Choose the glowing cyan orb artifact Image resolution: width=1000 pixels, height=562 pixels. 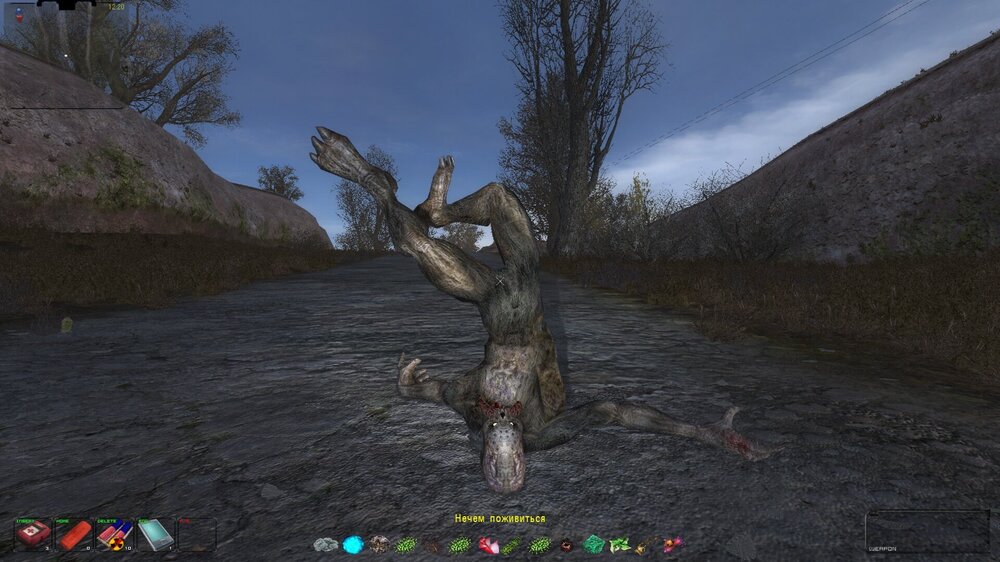point(353,545)
